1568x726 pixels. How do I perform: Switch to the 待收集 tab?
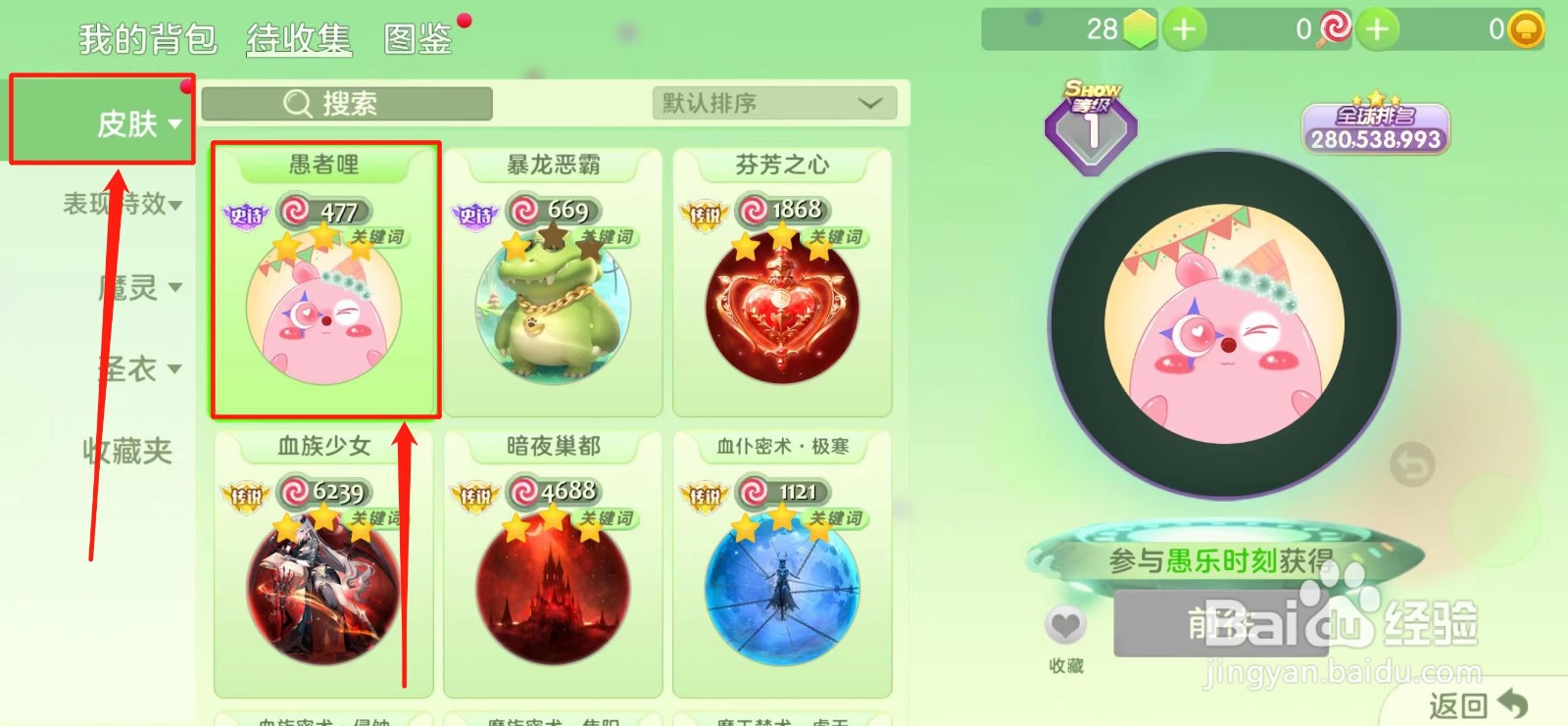[x=297, y=40]
